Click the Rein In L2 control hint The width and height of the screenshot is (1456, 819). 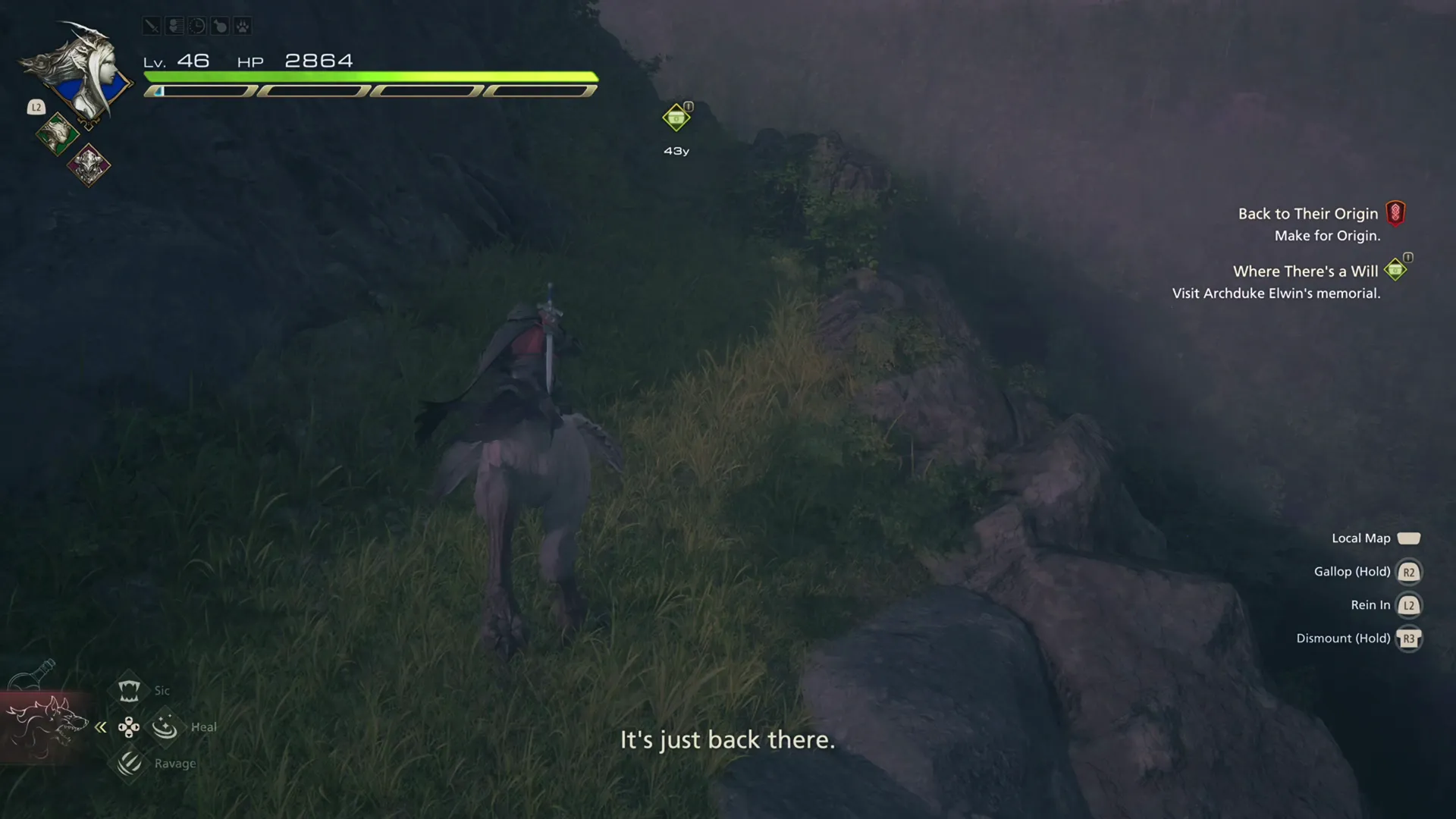(1409, 605)
